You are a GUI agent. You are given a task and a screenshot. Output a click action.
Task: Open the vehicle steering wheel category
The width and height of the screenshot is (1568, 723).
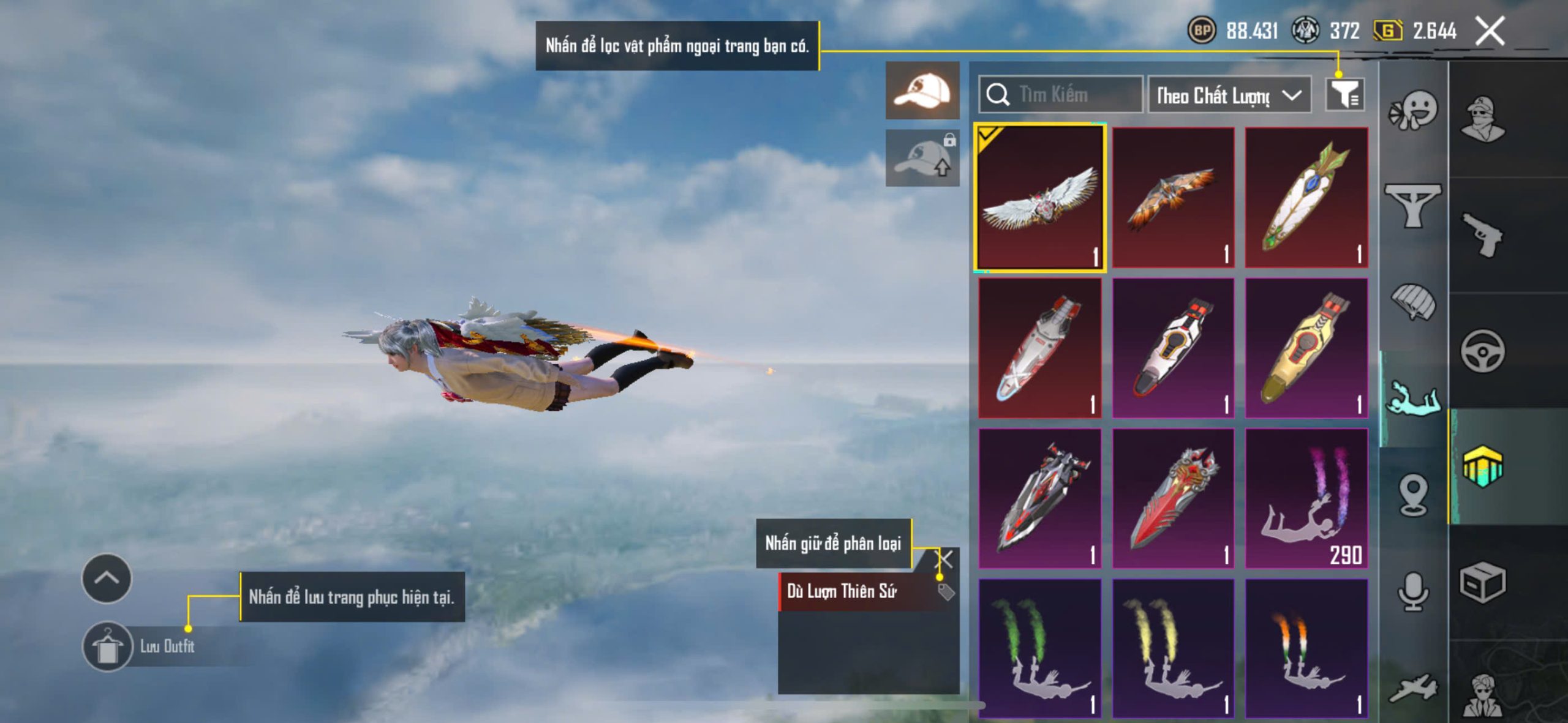click(x=1482, y=351)
